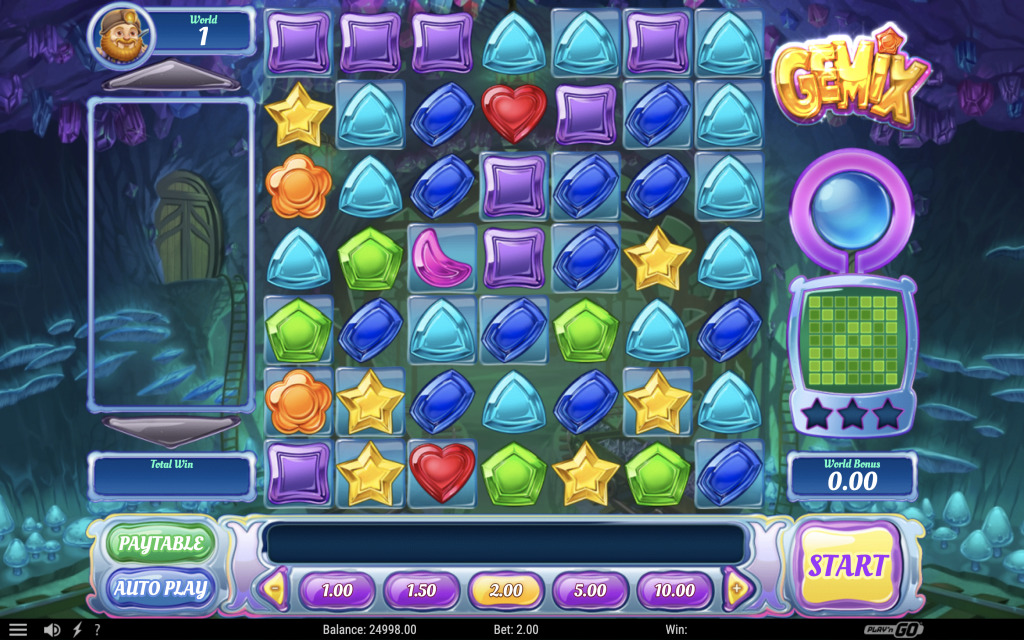Image resolution: width=1024 pixels, height=640 pixels.
Task: Open the Paytable
Action: tap(161, 544)
